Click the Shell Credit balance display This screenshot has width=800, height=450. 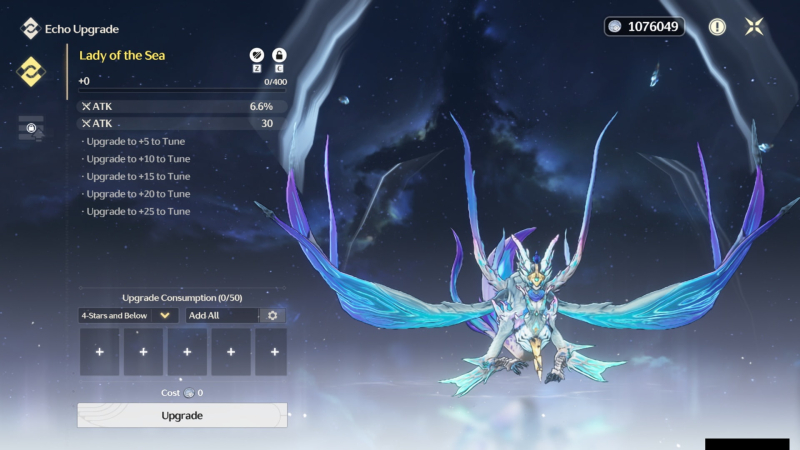[644, 27]
